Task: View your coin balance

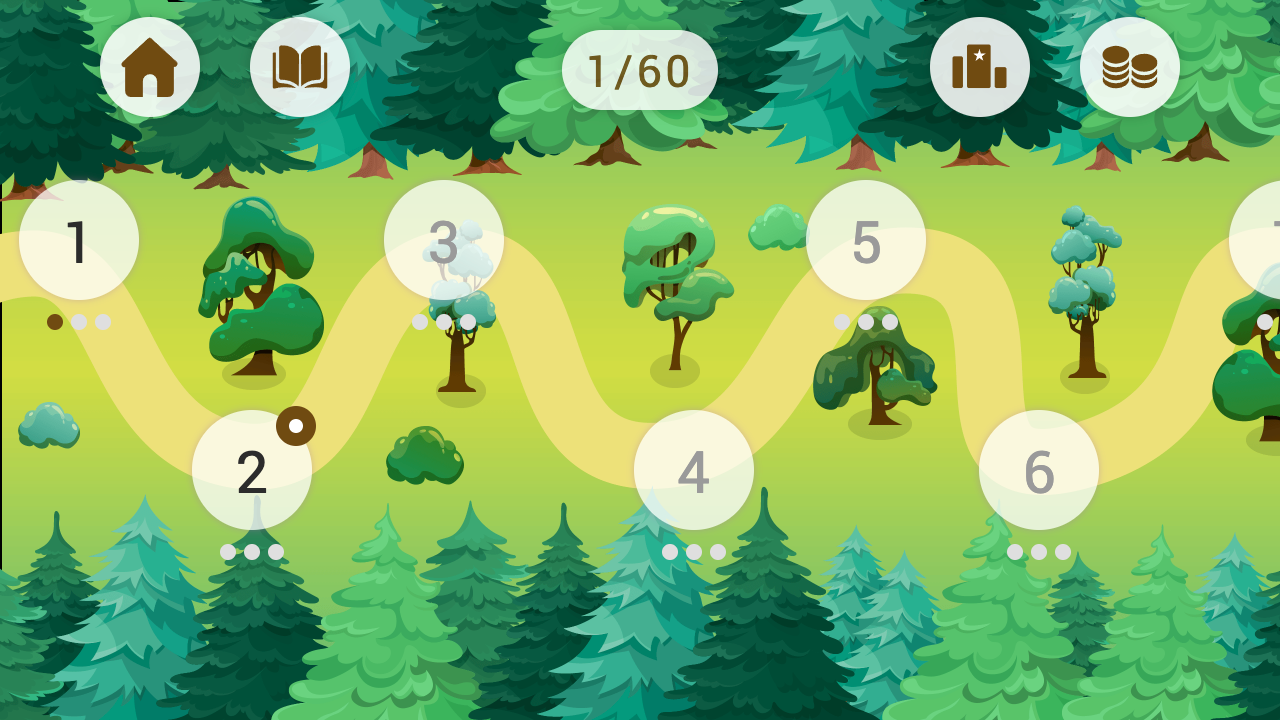Action: pos(1128,65)
